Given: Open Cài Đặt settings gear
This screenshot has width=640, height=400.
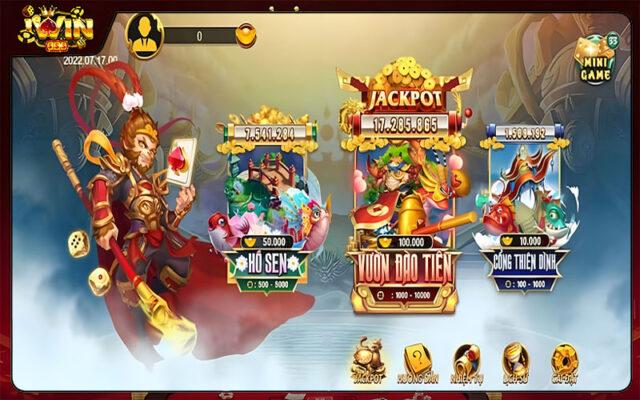Looking at the screenshot, I should point(564,362).
